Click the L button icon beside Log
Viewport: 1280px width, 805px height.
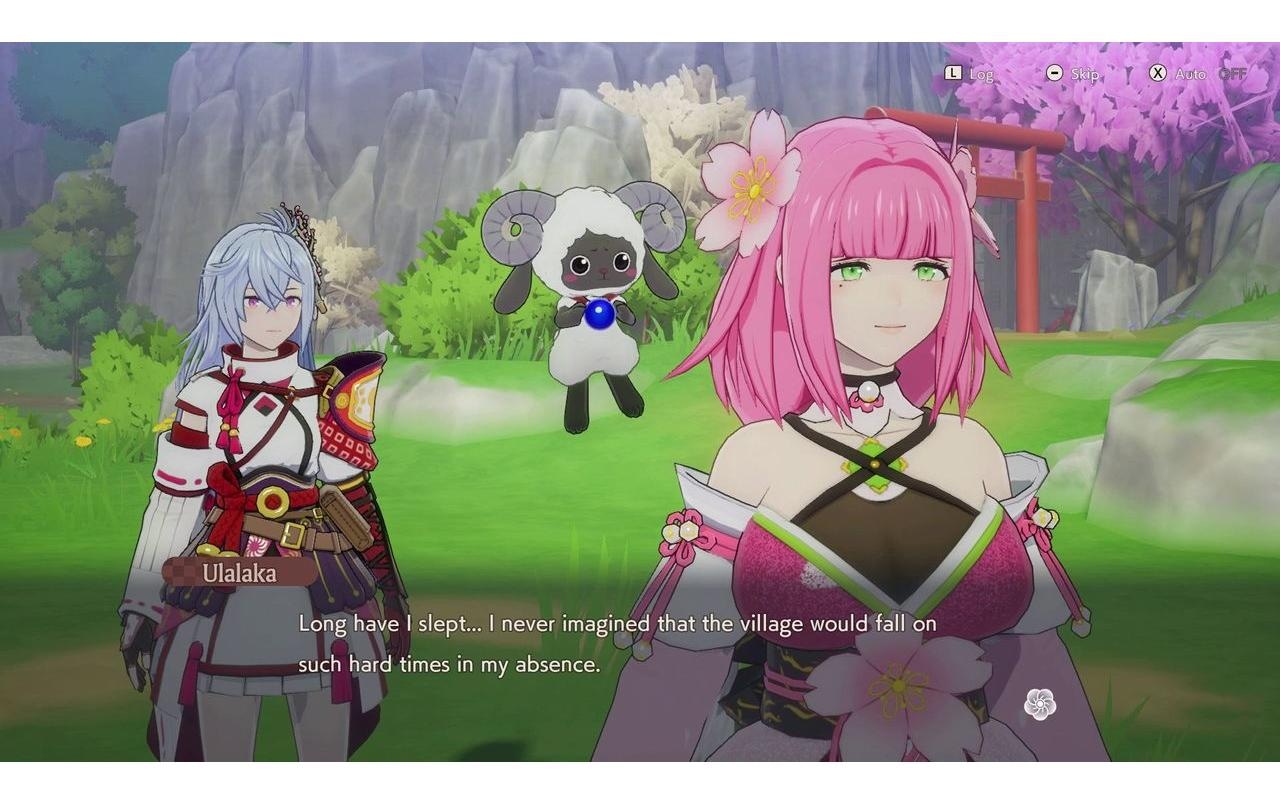(x=954, y=73)
